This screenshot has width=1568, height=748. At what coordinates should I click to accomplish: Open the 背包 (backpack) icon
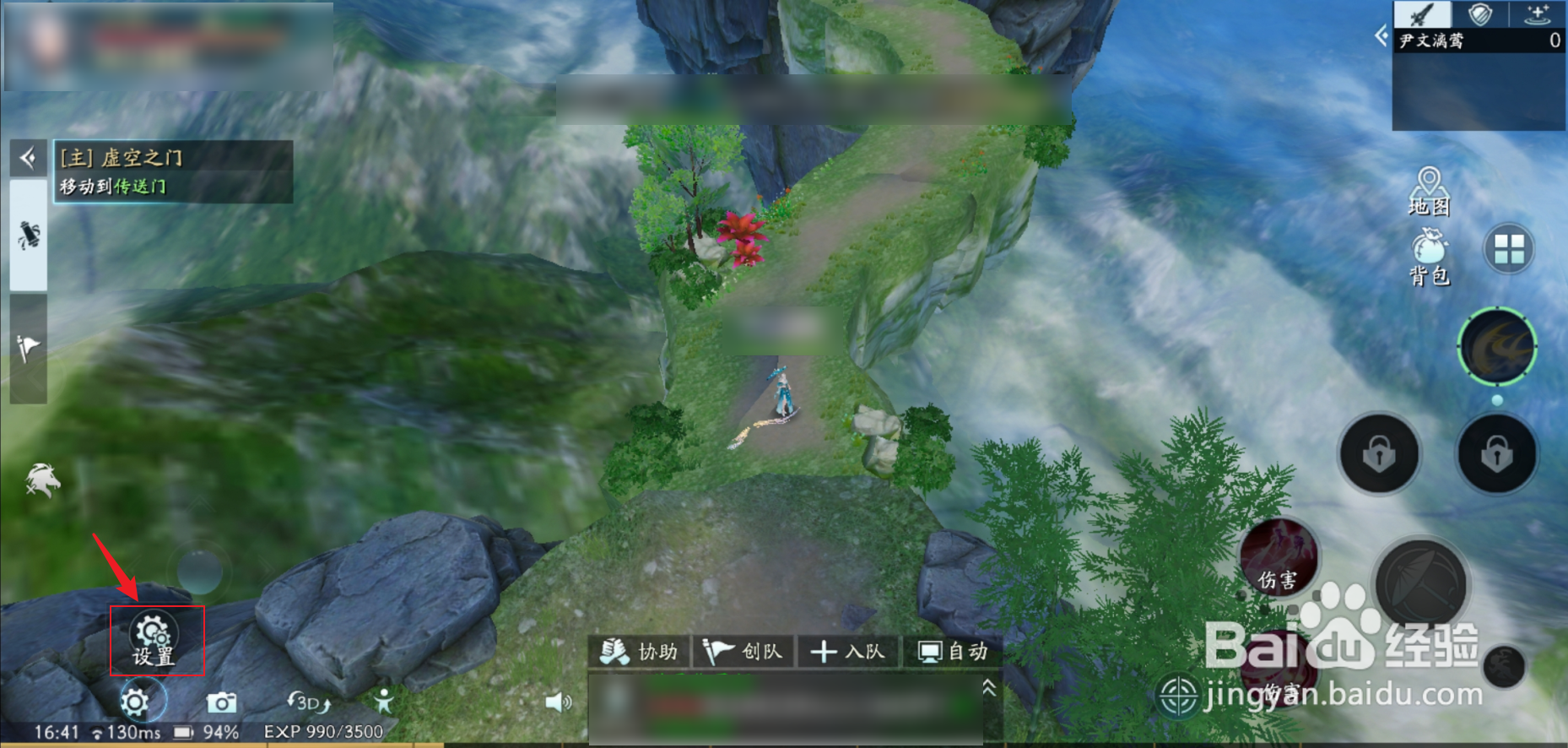pyautogui.click(x=1430, y=257)
